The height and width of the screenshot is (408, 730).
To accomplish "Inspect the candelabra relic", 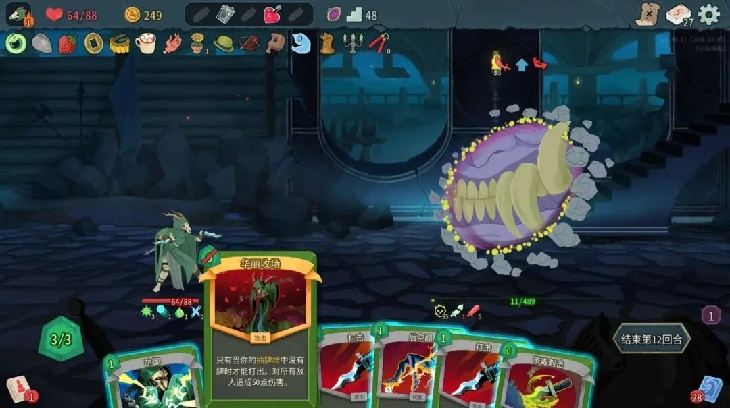I will pyautogui.click(x=352, y=43).
